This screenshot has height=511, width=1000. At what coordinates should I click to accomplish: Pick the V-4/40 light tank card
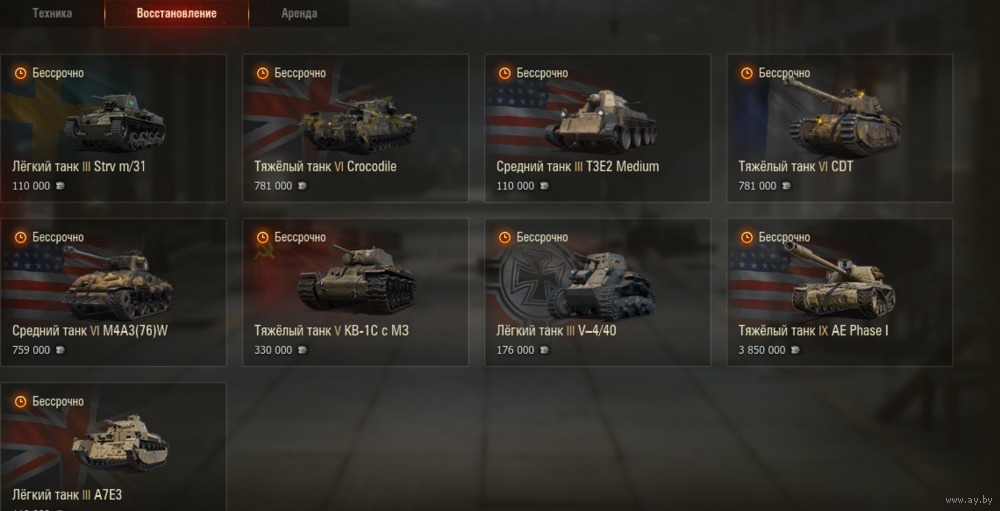598,292
